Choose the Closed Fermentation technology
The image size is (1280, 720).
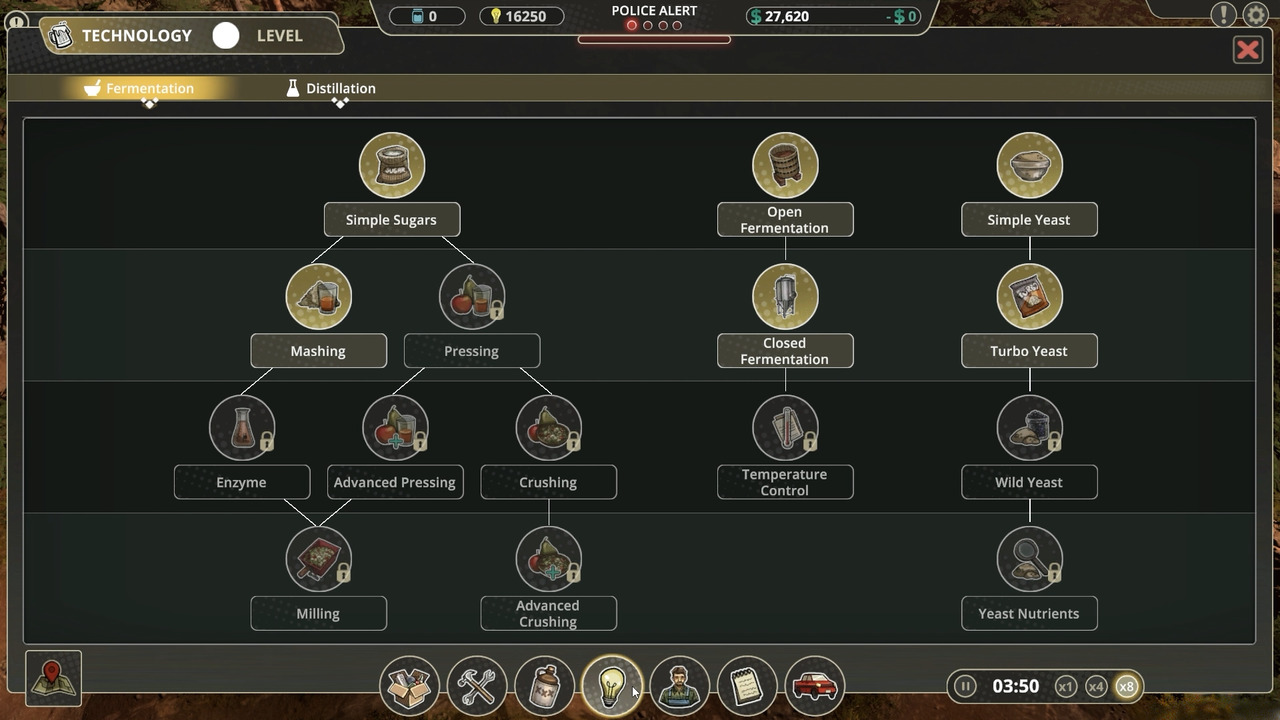pyautogui.click(x=785, y=297)
